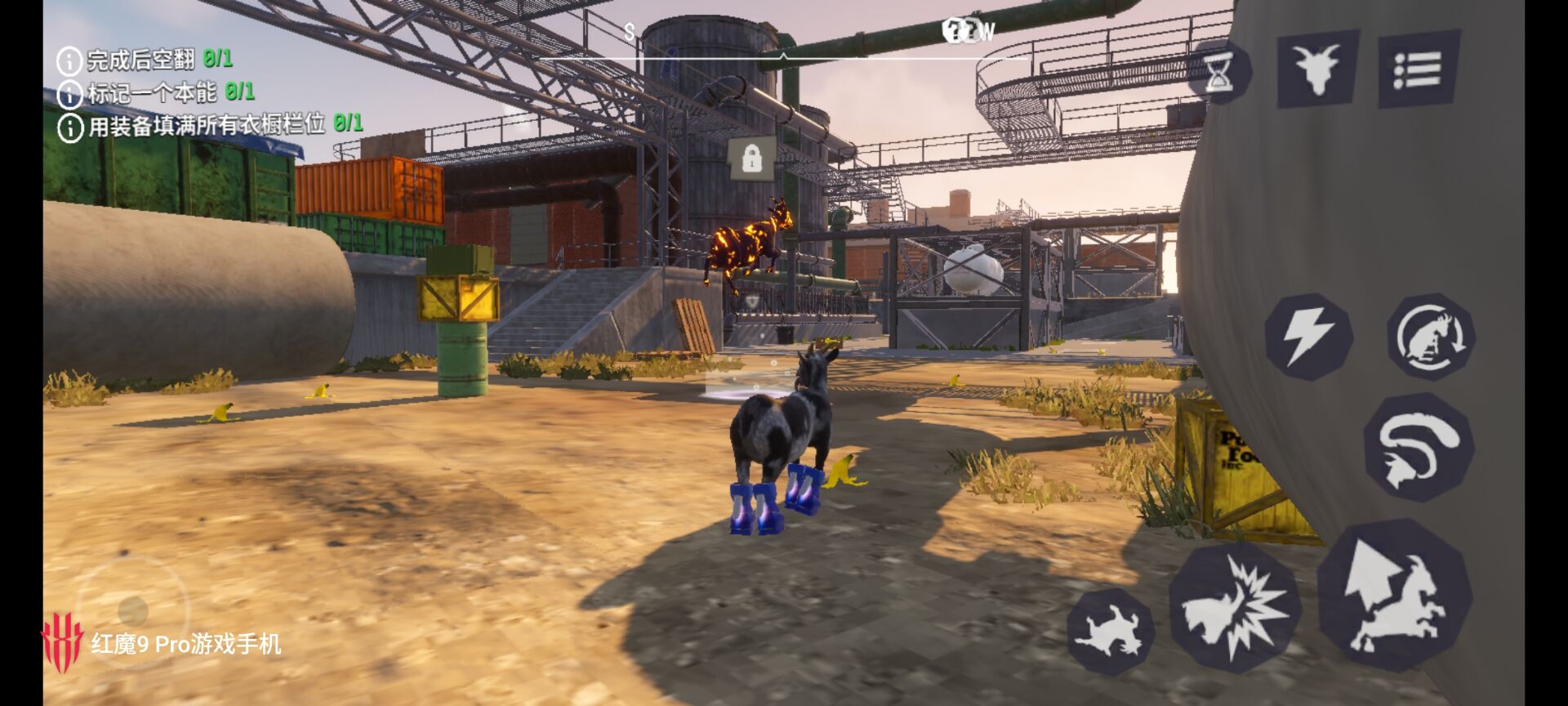Tap the goat rotate trick button

(1430, 337)
